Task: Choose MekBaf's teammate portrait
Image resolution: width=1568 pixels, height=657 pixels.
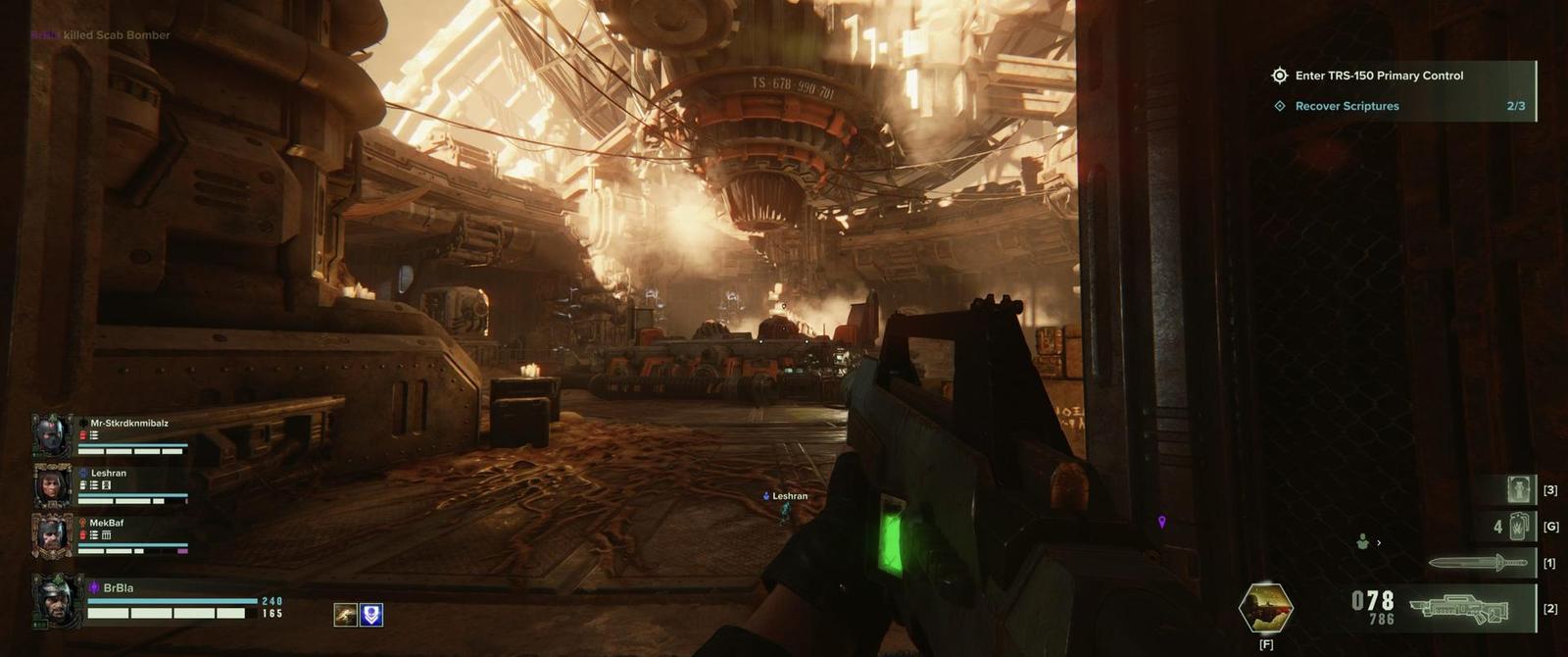Action: pyautogui.click(x=51, y=535)
